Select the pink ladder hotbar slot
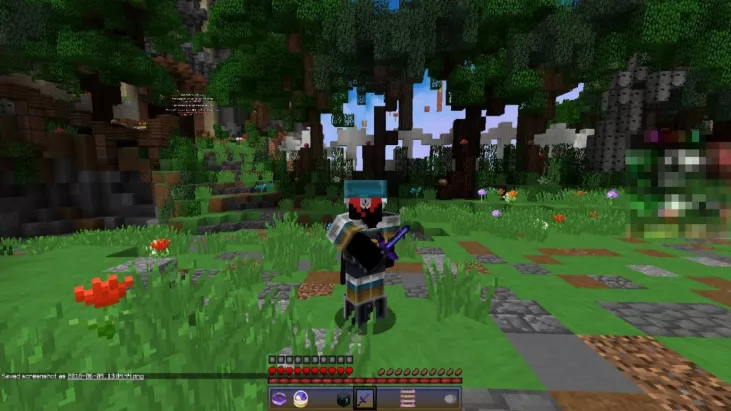This screenshot has width=731, height=411. pos(406,399)
